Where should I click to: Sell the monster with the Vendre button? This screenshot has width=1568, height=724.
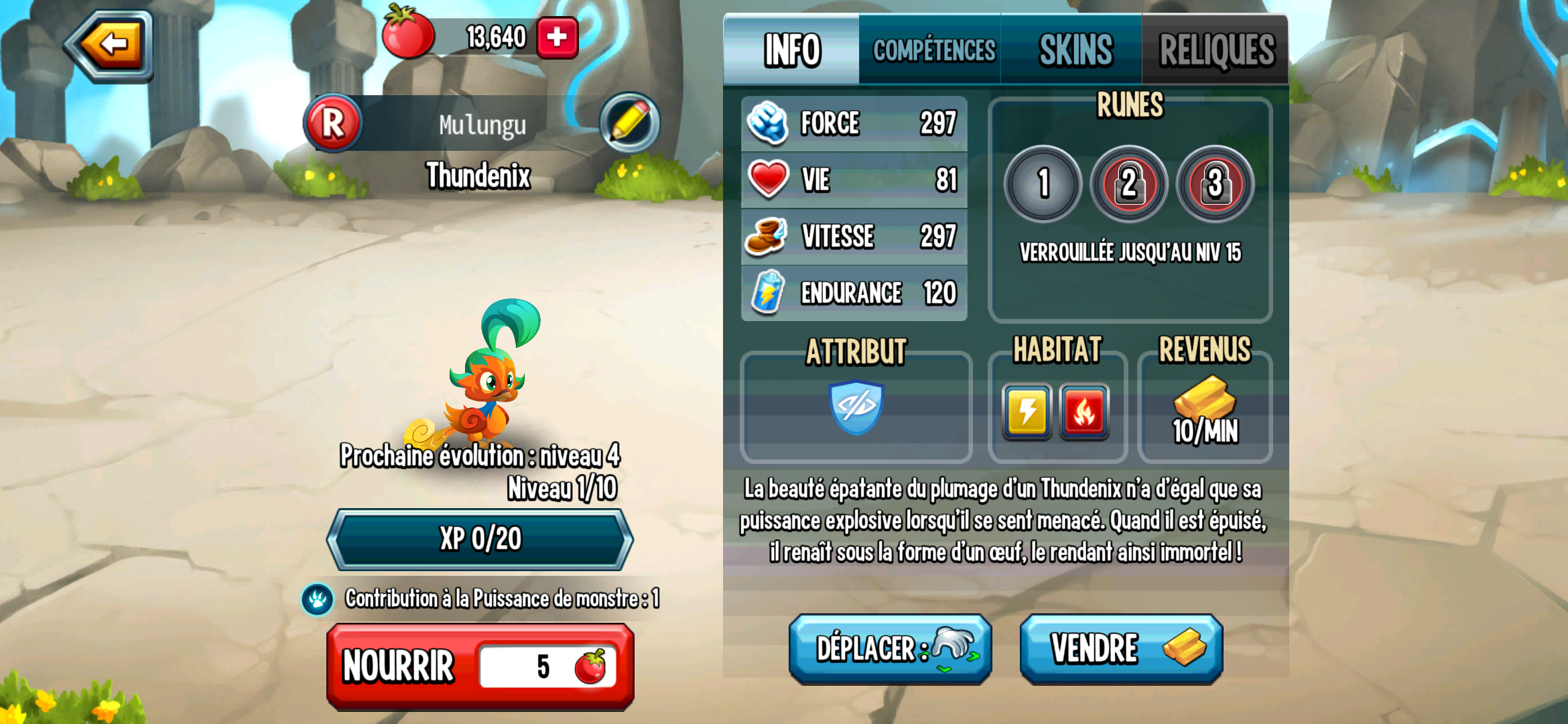coord(1121,649)
